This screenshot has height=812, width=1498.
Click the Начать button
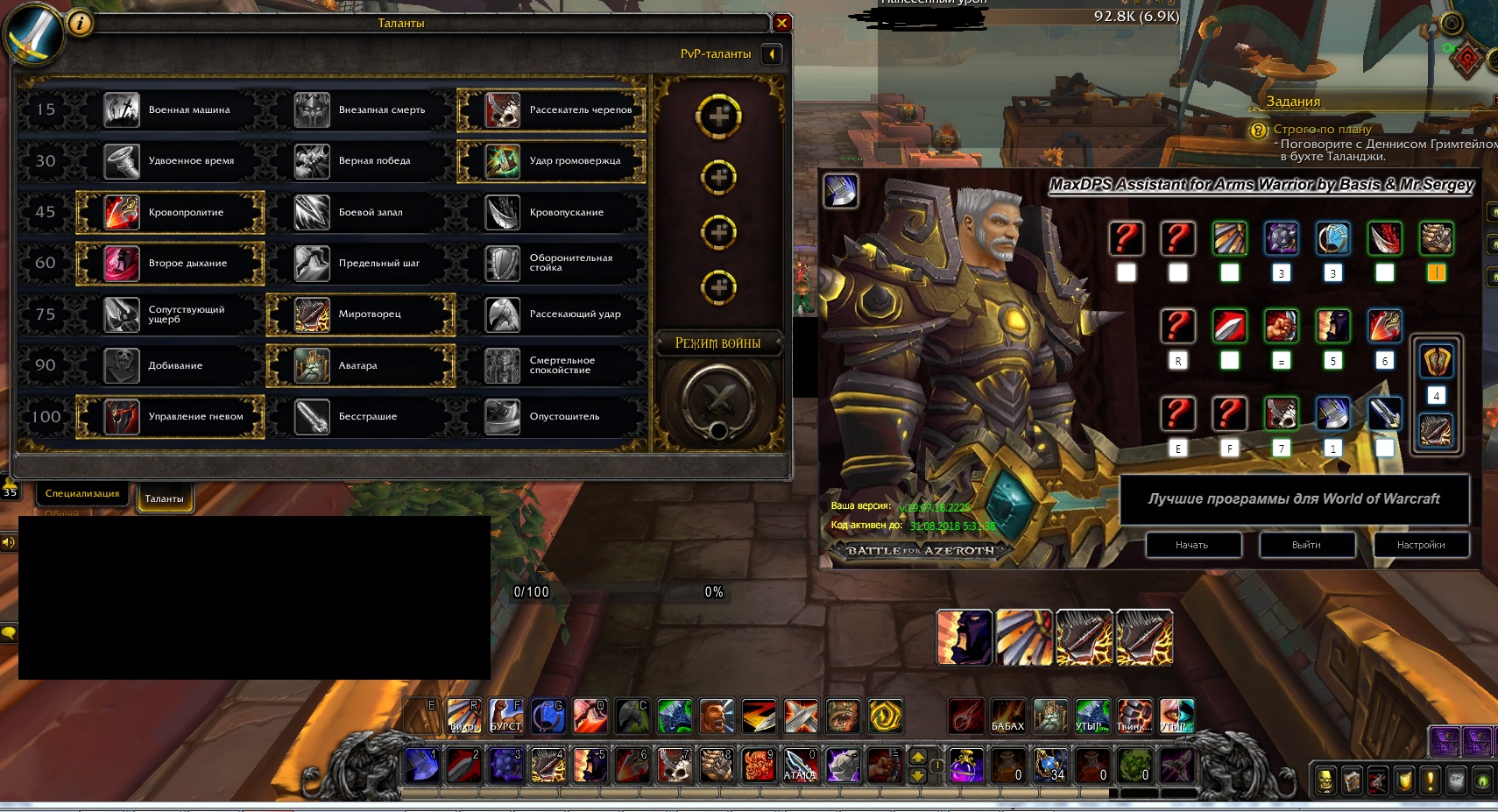(x=1192, y=545)
